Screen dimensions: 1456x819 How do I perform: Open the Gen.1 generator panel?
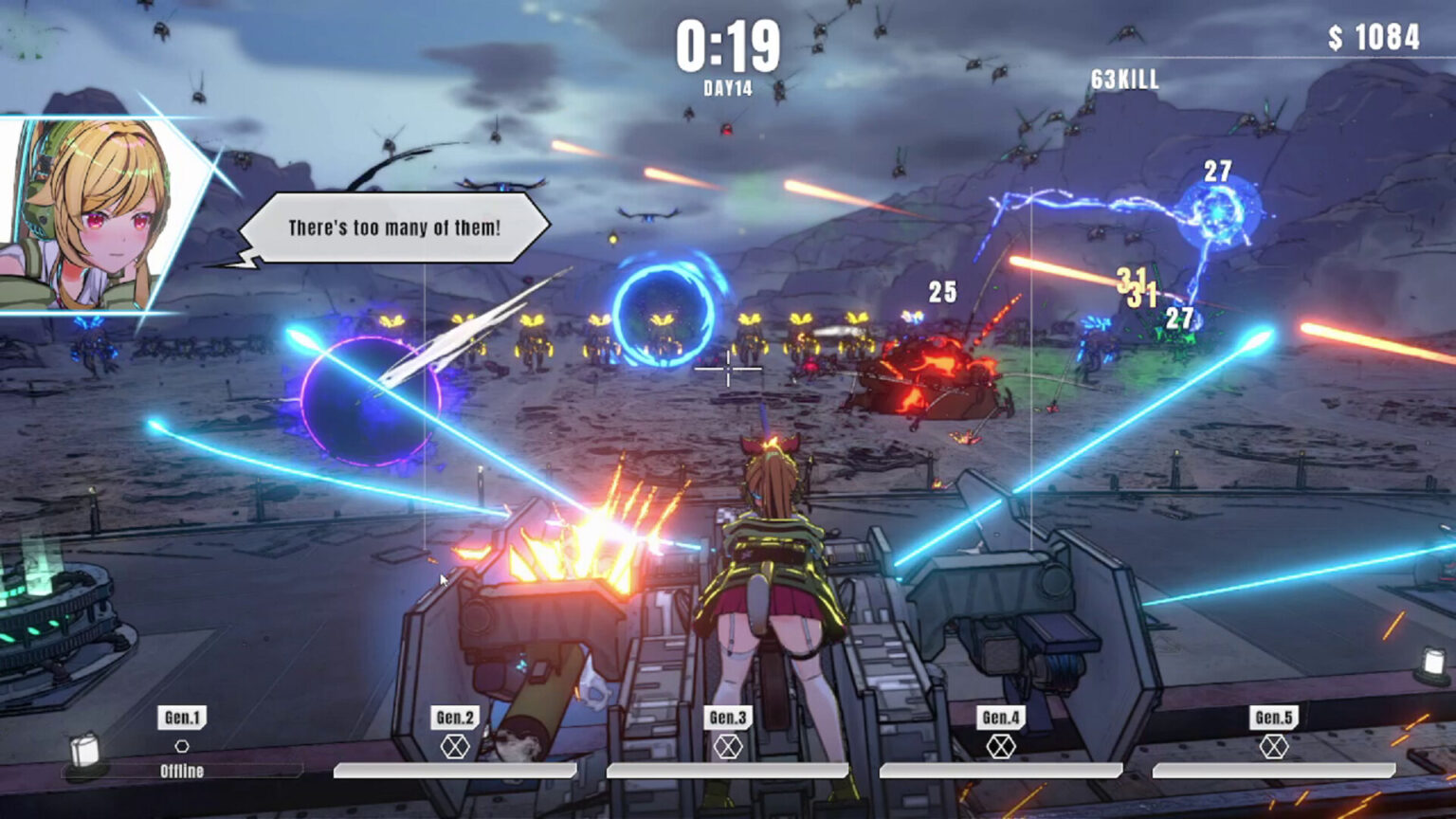pyautogui.click(x=180, y=719)
